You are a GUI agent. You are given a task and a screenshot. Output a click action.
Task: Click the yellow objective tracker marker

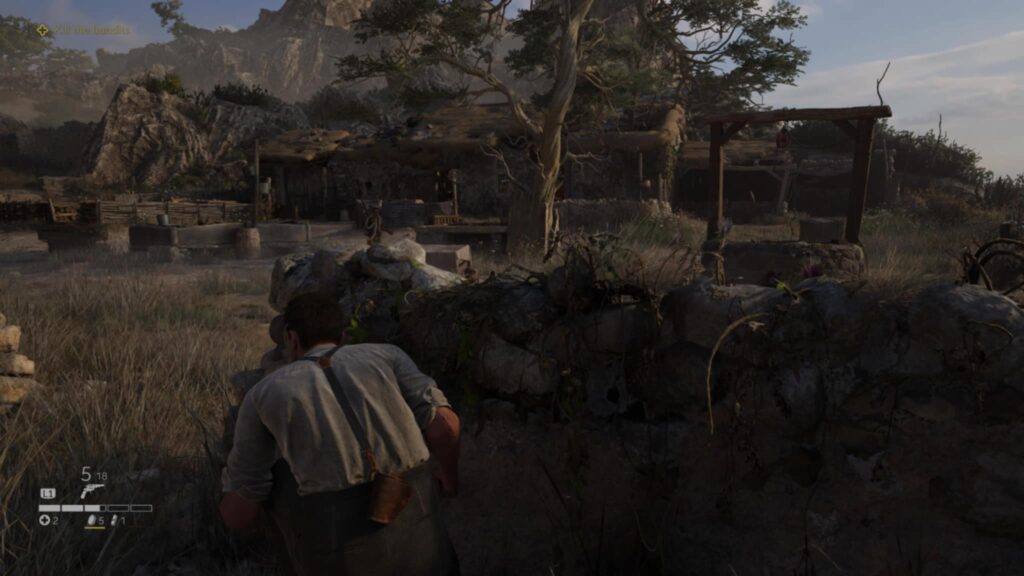pyautogui.click(x=42, y=30)
